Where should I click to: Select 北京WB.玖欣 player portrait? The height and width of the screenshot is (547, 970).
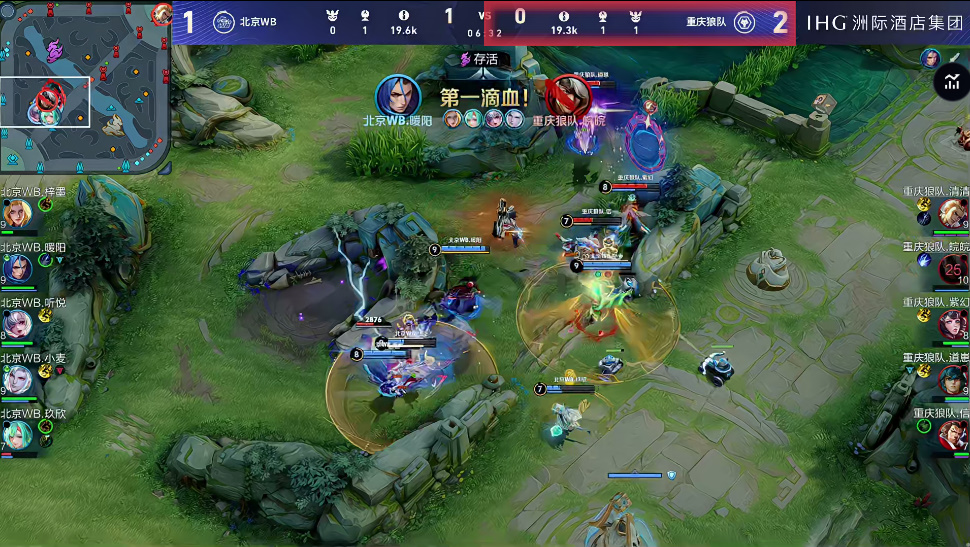pos(17,434)
